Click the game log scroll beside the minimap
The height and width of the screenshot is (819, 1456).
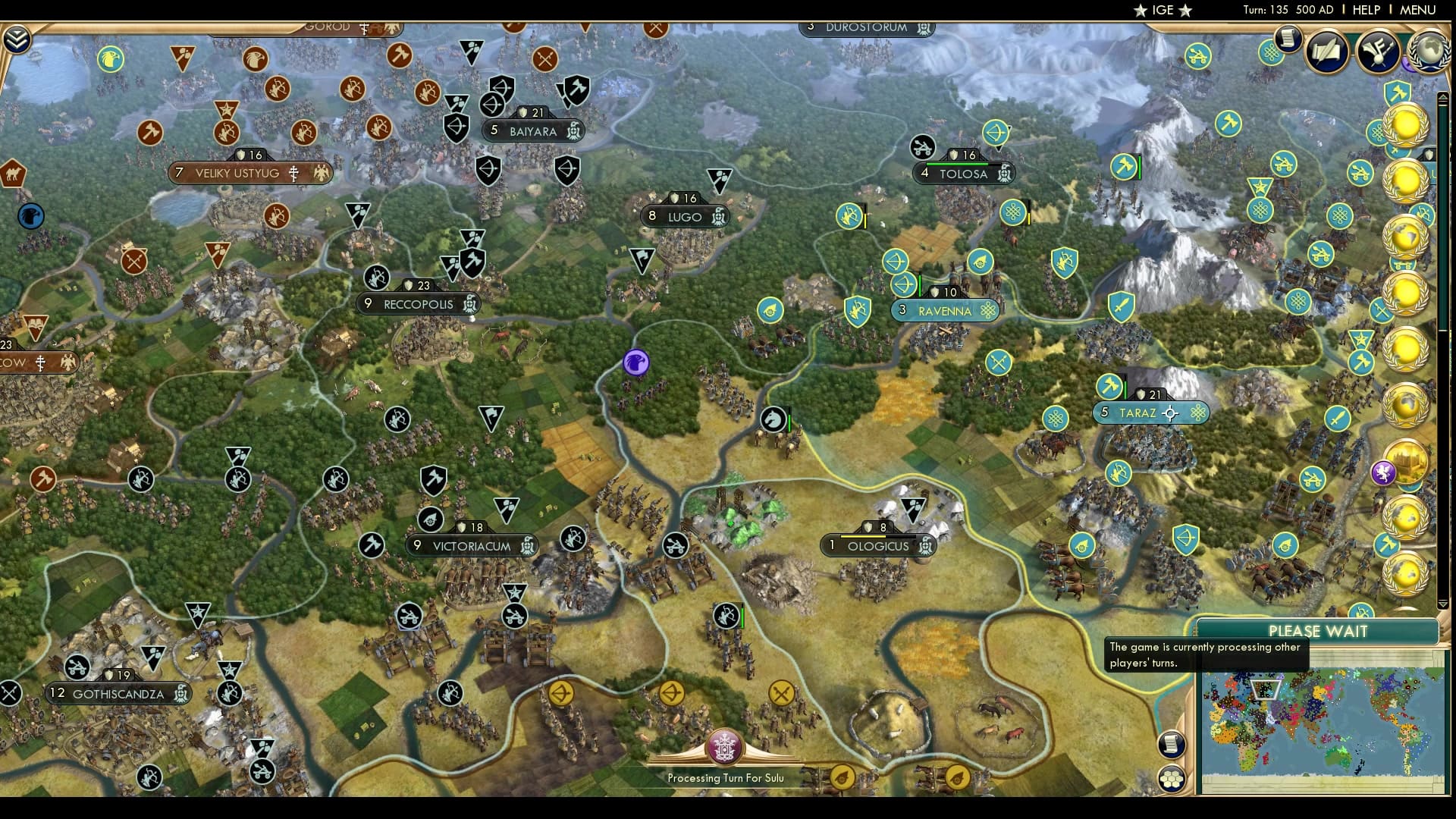pyautogui.click(x=1172, y=744)
